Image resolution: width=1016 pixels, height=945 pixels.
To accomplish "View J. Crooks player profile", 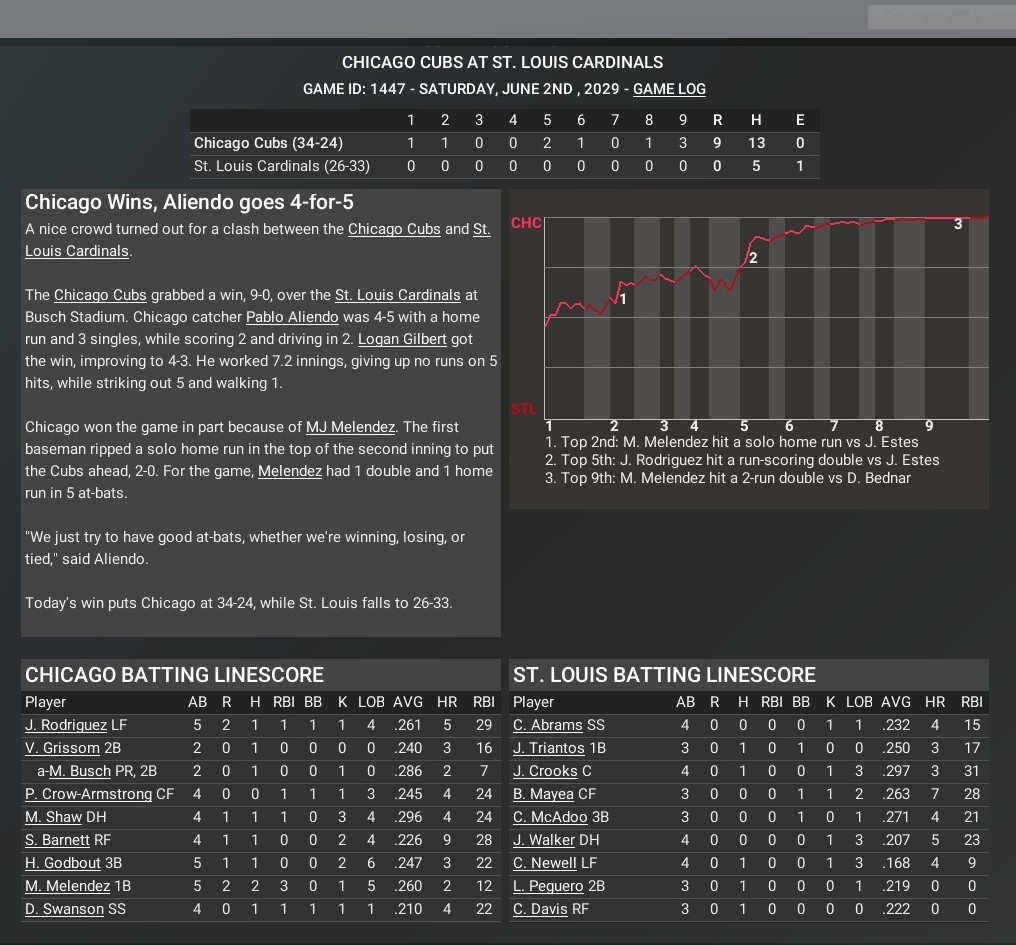I will click(x=545, y=771).
